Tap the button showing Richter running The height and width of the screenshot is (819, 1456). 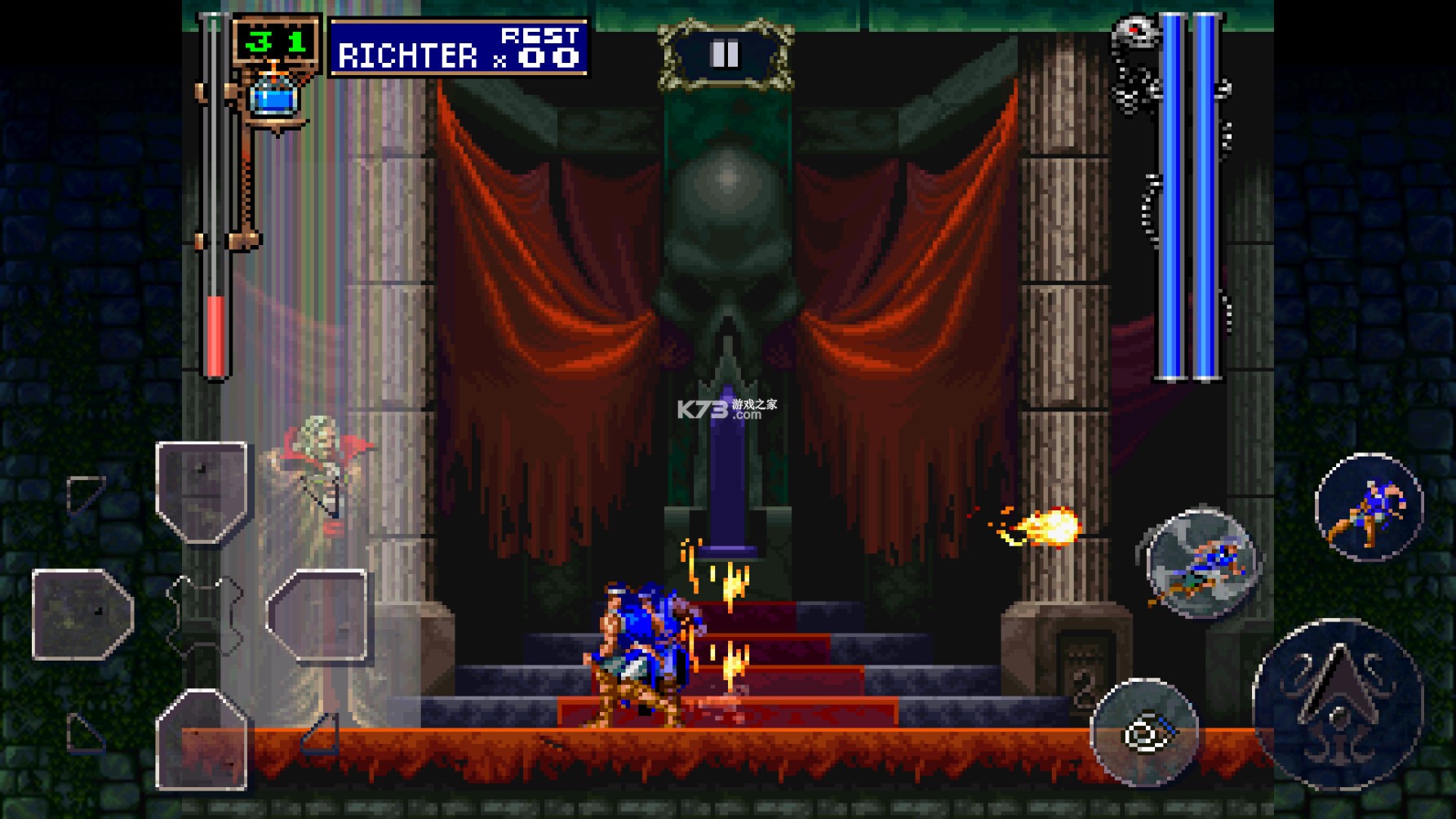click(x=1369, y=507)
